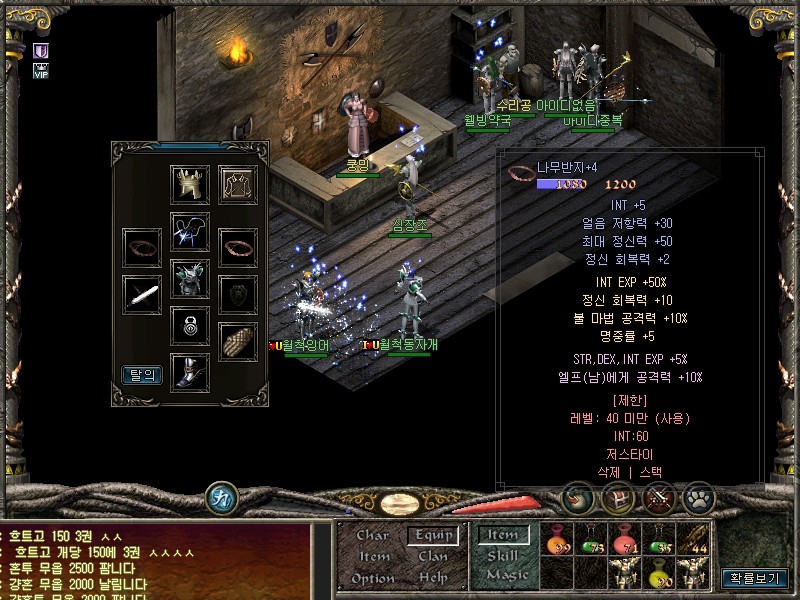Viewport: 800px width, 600px height.
Task: Open the Clan menu
Action: 433,556
